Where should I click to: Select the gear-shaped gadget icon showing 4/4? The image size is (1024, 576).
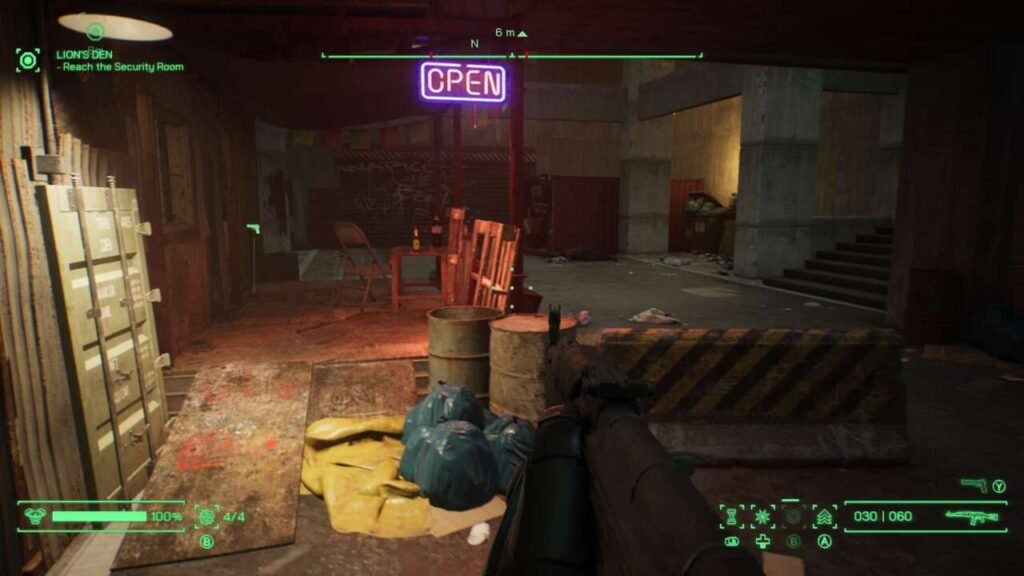tap(207, 516)
